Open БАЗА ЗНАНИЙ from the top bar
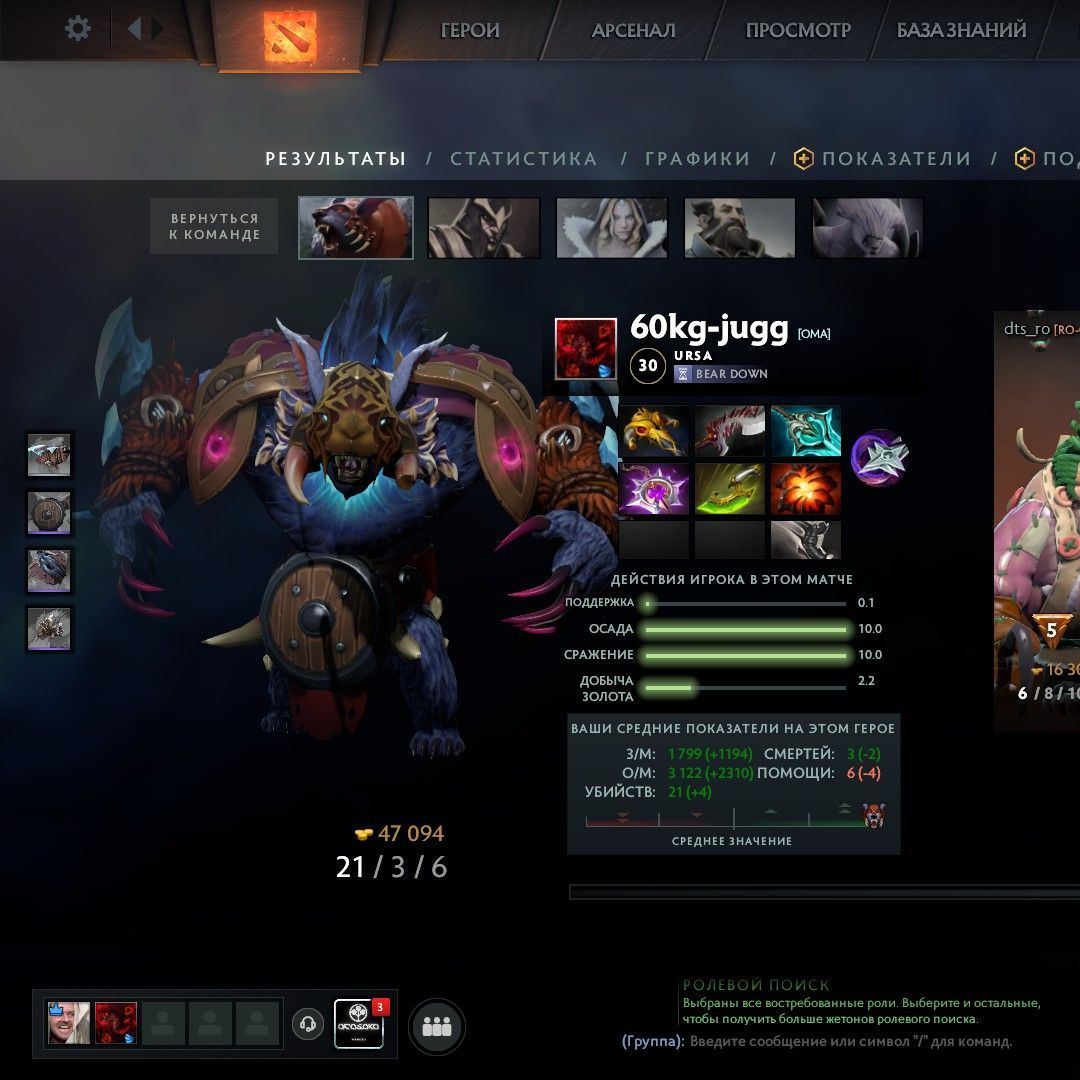Screen dimensions: 1080x1080 961,30
